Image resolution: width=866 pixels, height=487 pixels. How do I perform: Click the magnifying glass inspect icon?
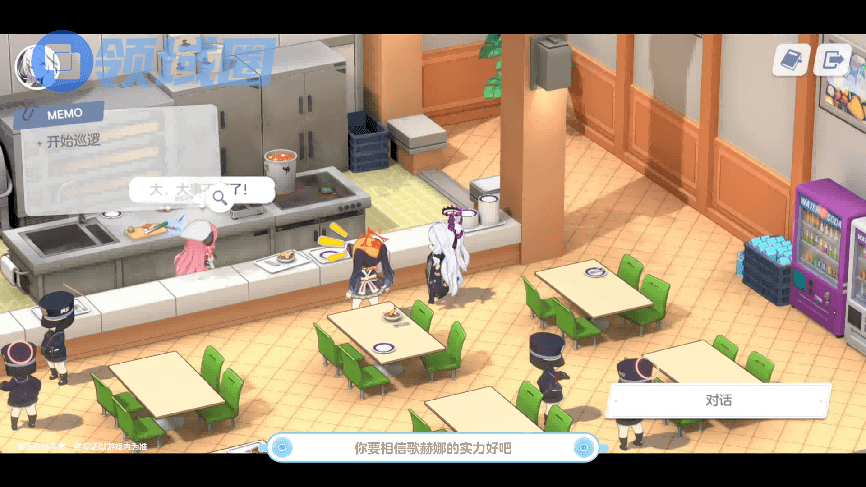click(220, 199)
